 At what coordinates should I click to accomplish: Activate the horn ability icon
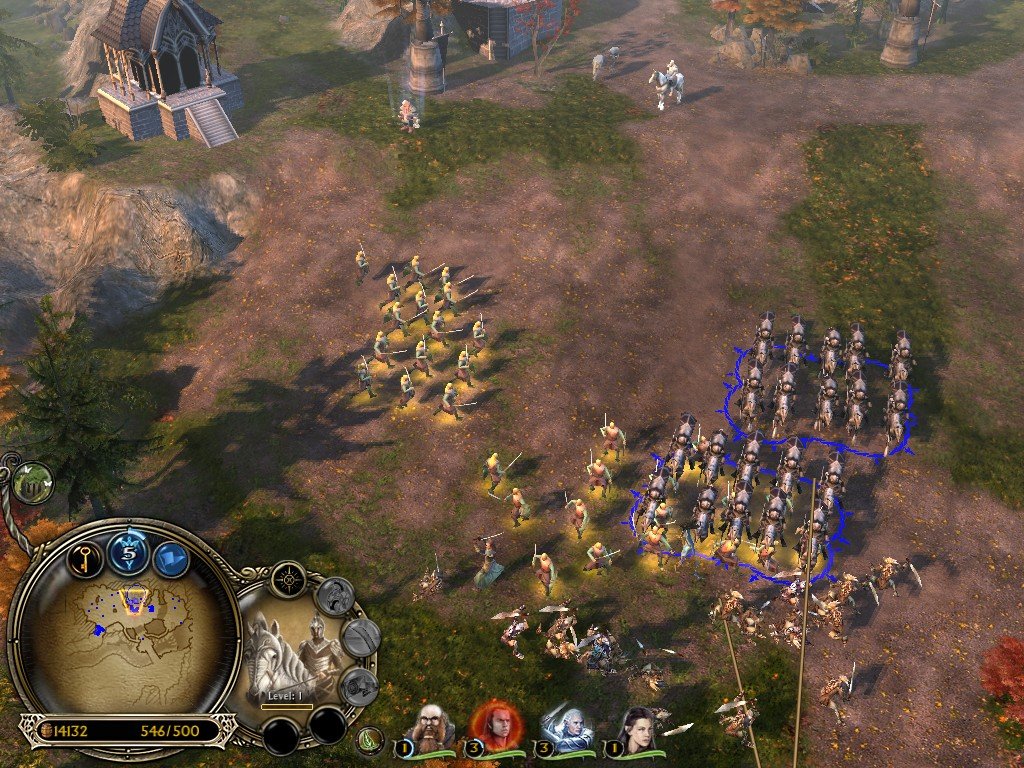coord(358,686)
